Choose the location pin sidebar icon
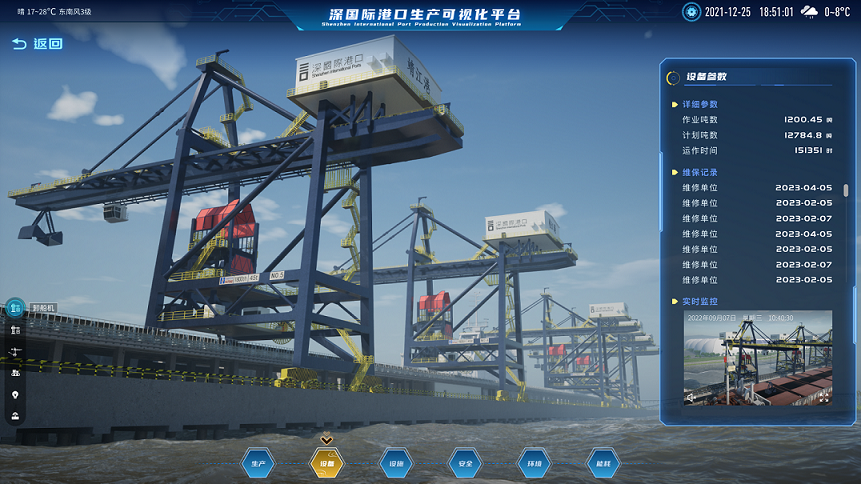This screenshot has width=861, height=484. pyautogui.click(x=16, y=394)
